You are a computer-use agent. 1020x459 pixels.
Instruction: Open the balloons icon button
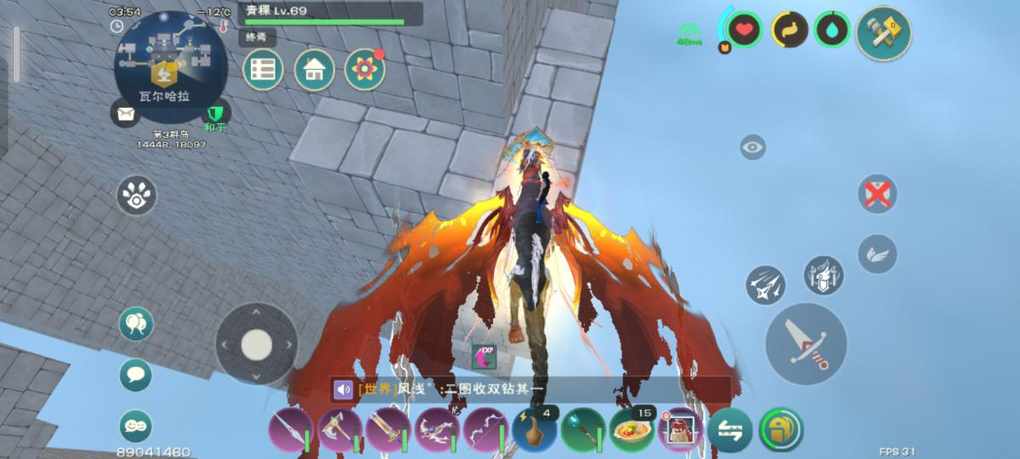[x=135, y=324]
